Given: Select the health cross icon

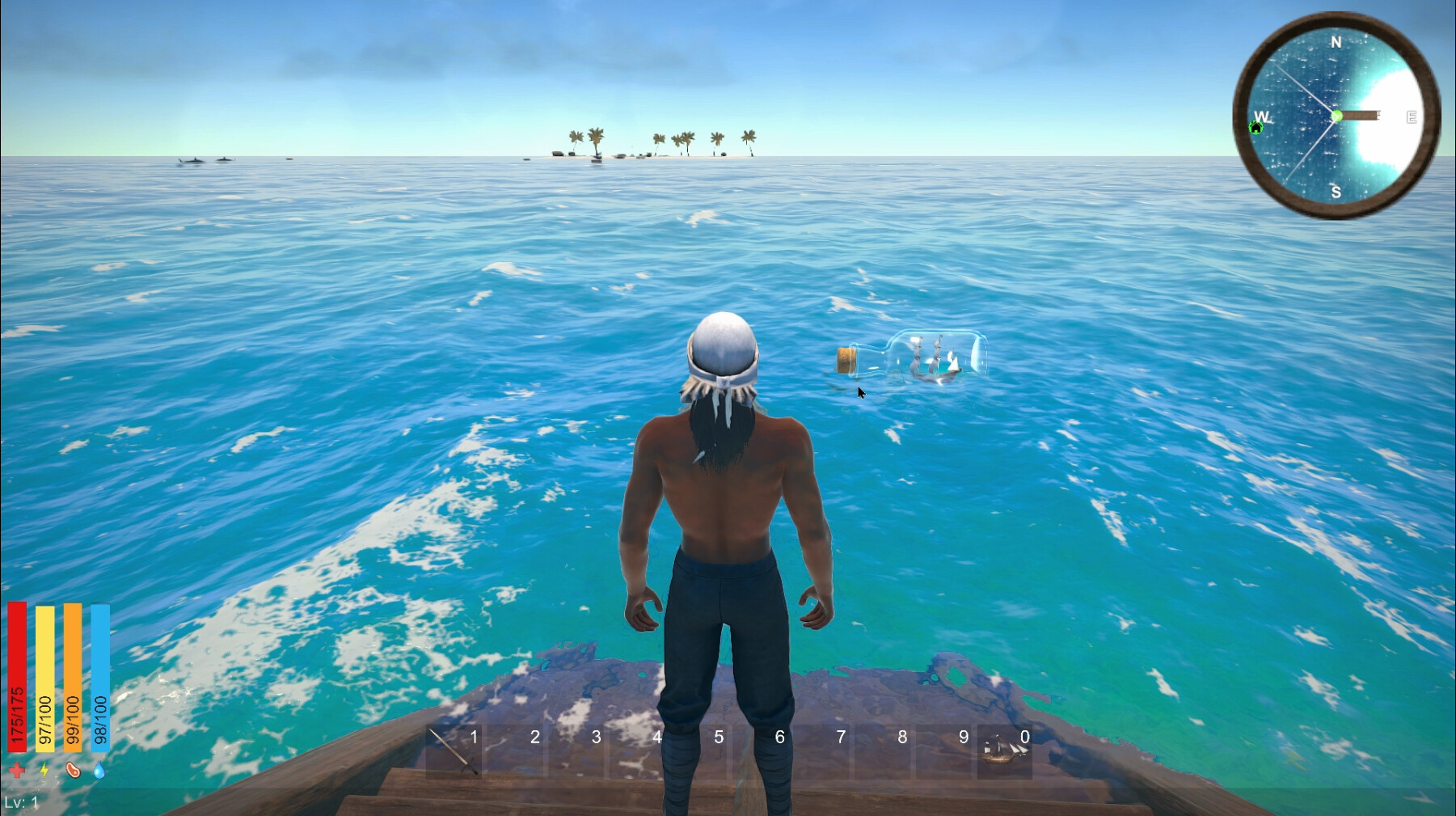Looking at the screenshot, I should click(16, 770).
